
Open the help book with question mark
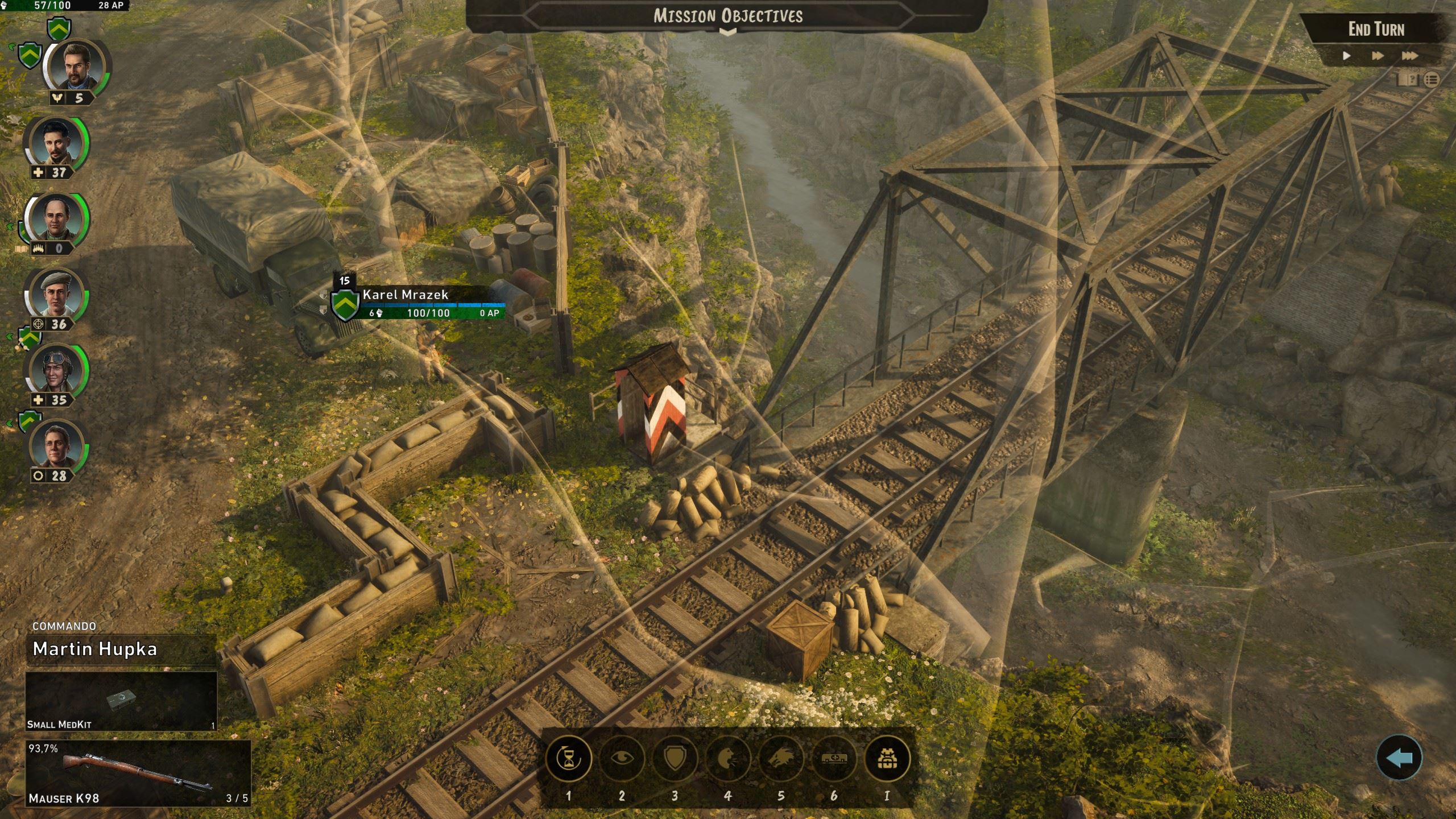pyautogui.click(x=1408, y=80)
